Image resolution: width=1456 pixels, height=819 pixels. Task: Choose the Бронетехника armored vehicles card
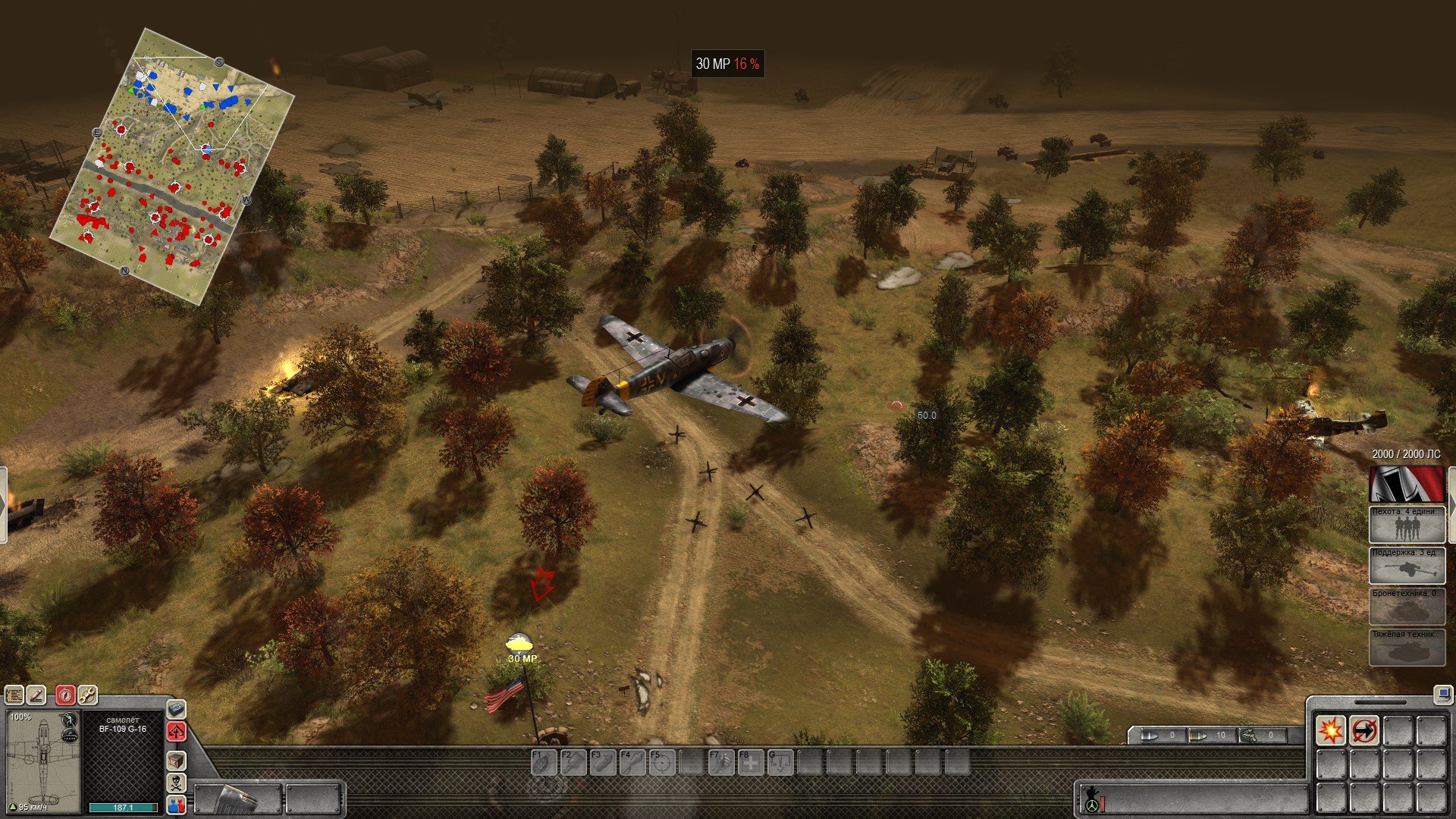coord(1406,606)
